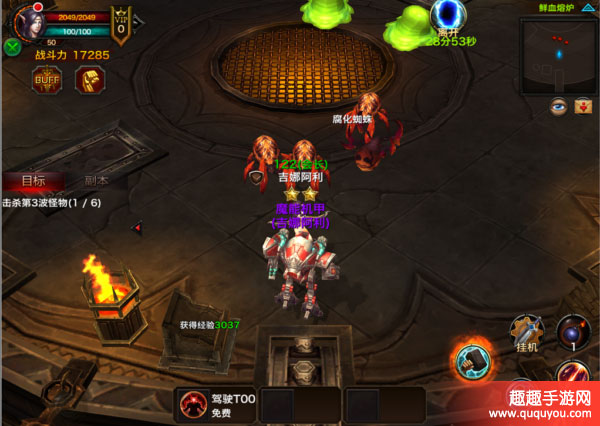600x426 pixels.
Task: Tap the BUFF icon
Action: tap(47, 80)
